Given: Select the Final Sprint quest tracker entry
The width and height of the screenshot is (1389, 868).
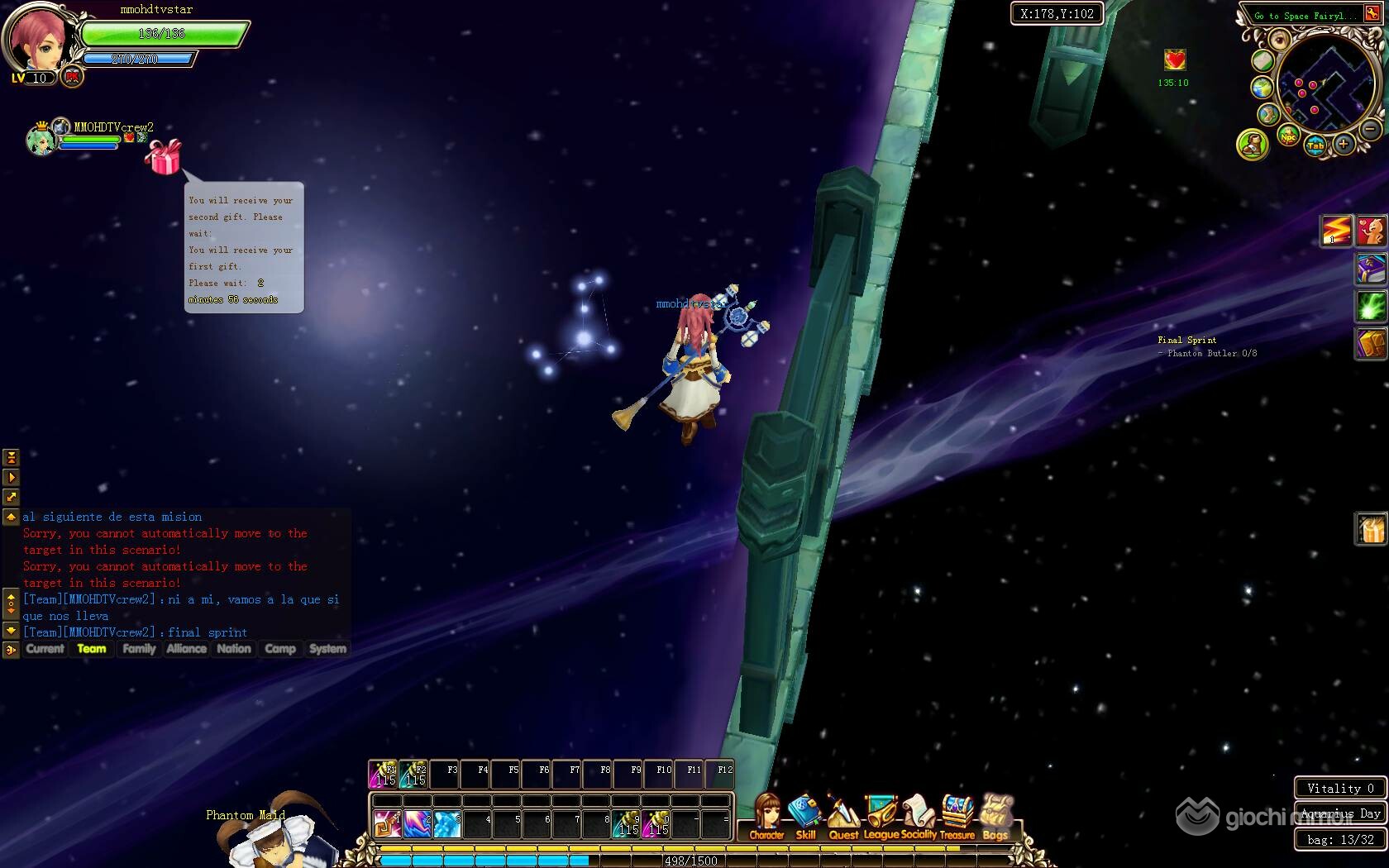Looking at the screenshot, I should pyautogui.click(x=1186, y=340).
